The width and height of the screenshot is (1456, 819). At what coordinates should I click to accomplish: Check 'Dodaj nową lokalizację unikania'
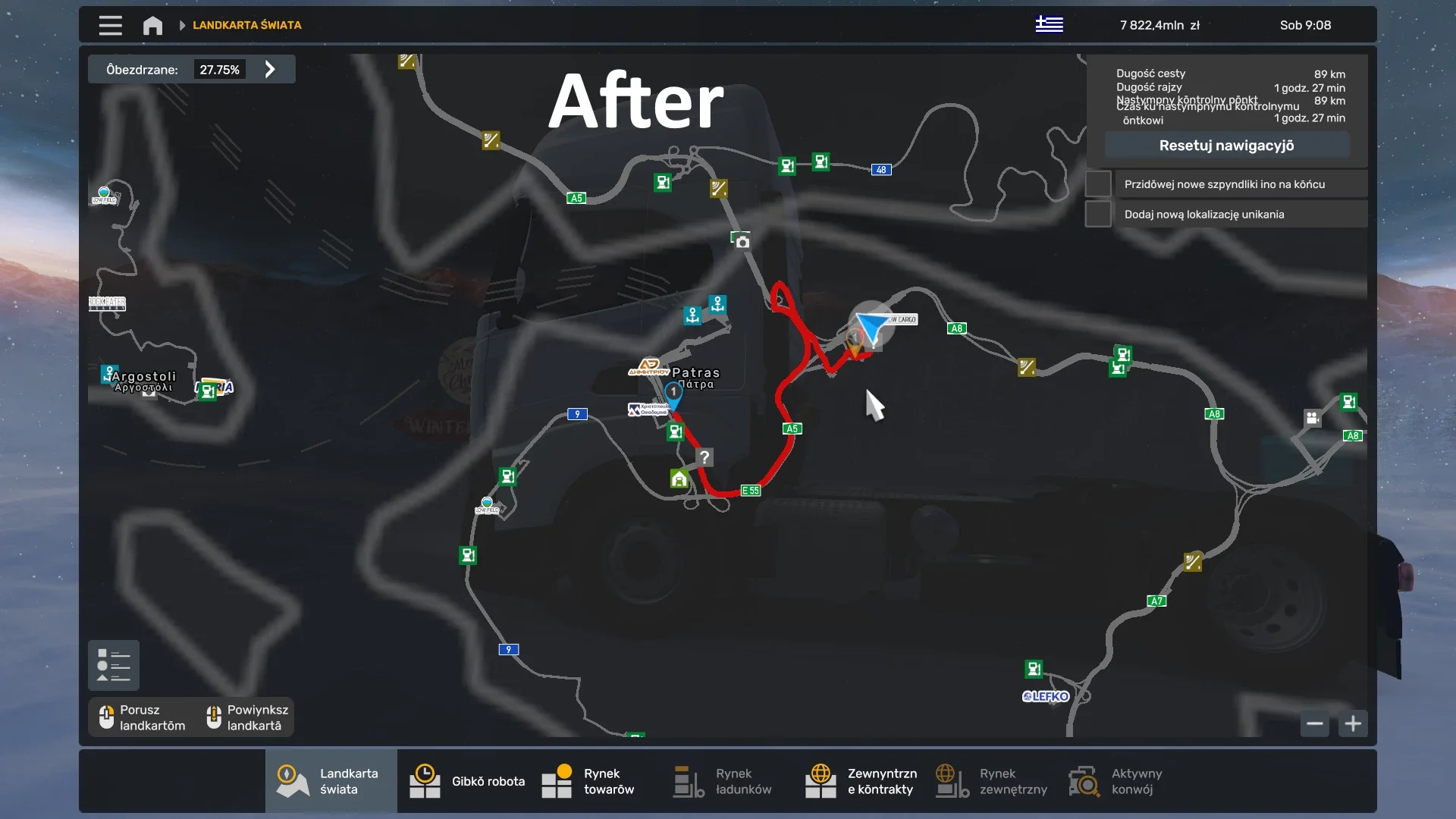(x=1098, y=213)
